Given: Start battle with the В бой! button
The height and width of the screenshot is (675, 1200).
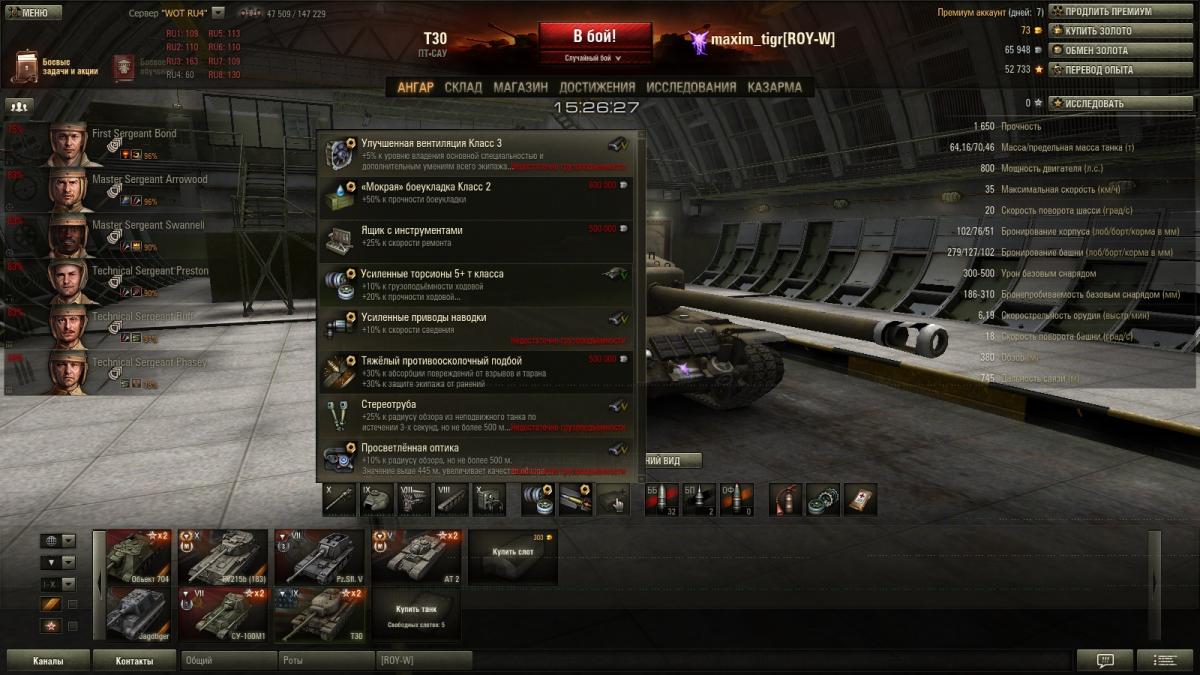Looking at the screenshot, I should pyautogui.click(x=595, y=38).
